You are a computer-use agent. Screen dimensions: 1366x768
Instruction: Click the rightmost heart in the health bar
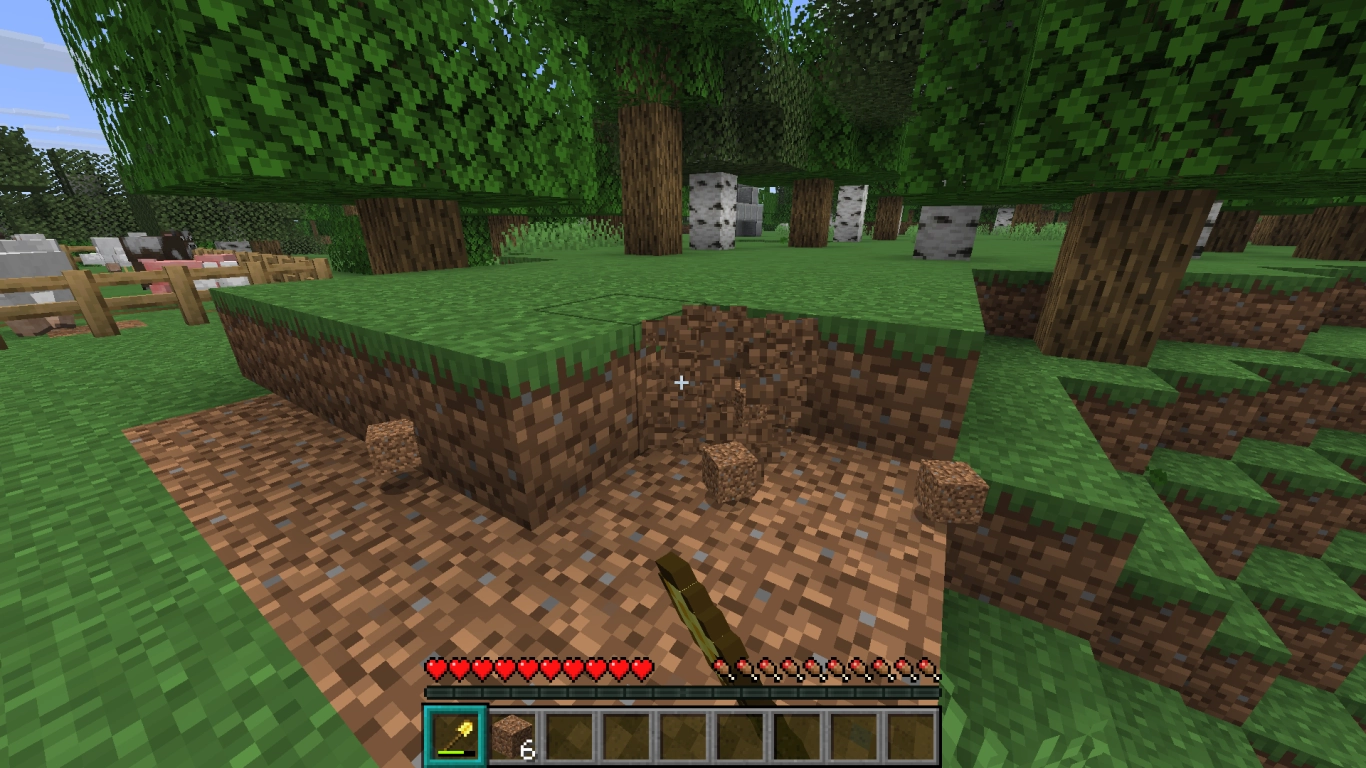point(641,669)
